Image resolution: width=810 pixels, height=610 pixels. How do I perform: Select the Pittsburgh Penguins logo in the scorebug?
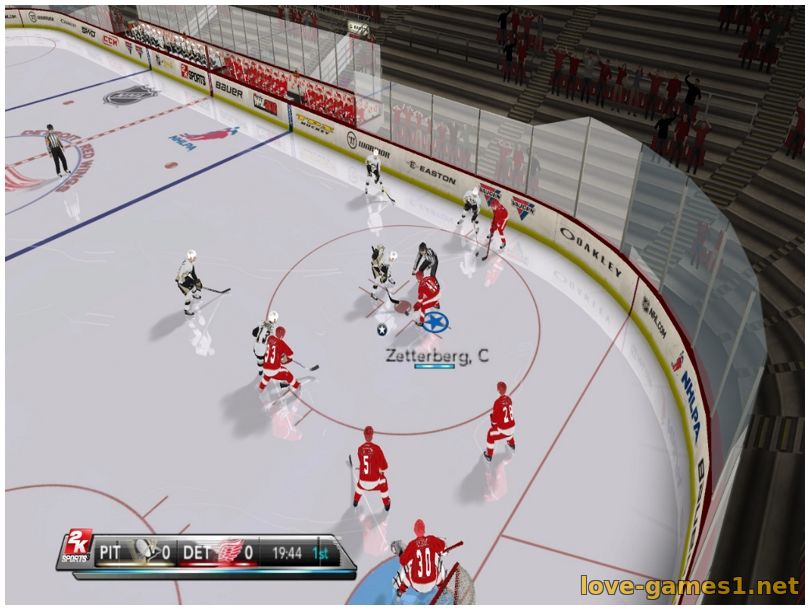[145, 550]
